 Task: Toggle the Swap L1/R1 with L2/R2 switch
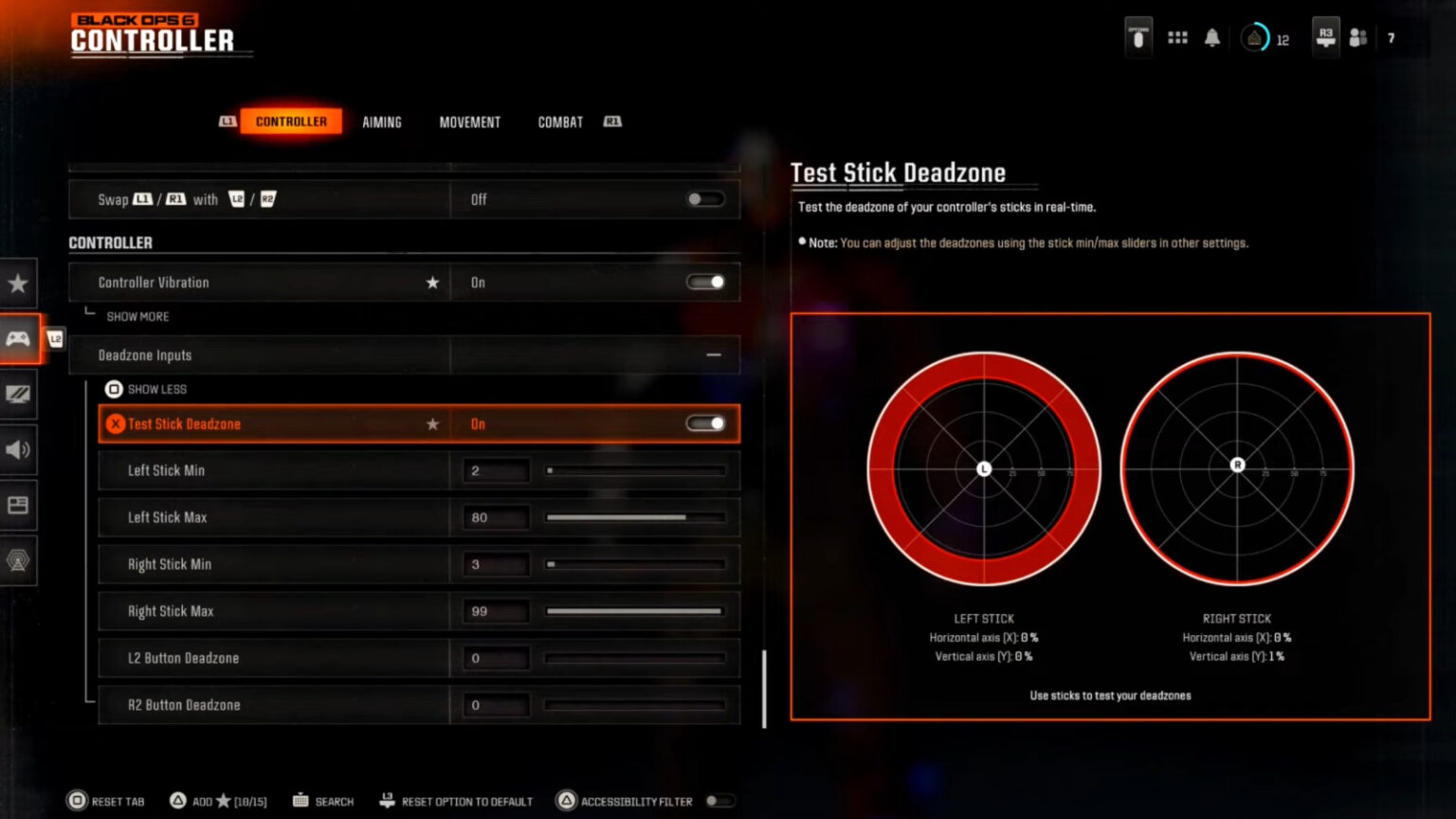click(705, 199)
